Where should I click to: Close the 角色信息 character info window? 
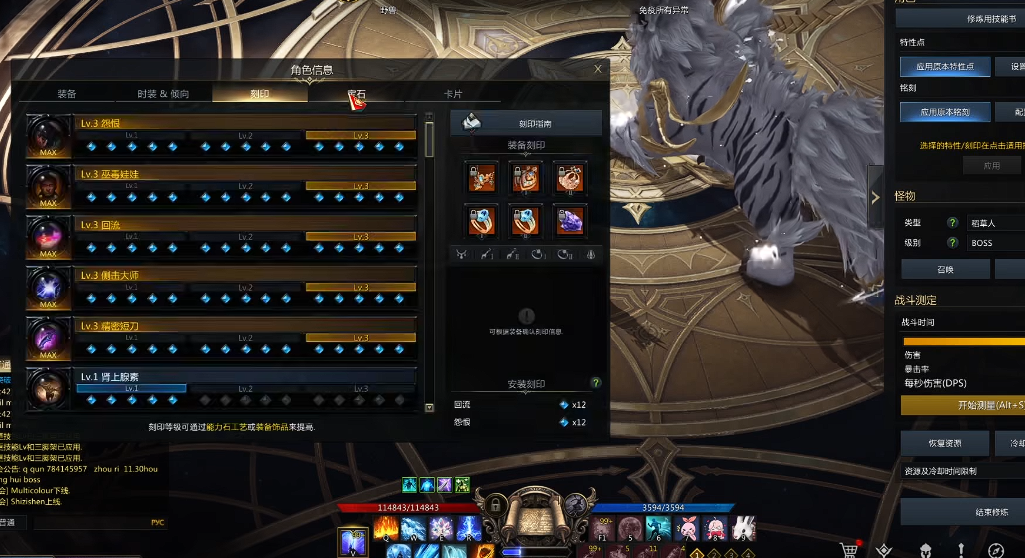(x=598, y=70)
